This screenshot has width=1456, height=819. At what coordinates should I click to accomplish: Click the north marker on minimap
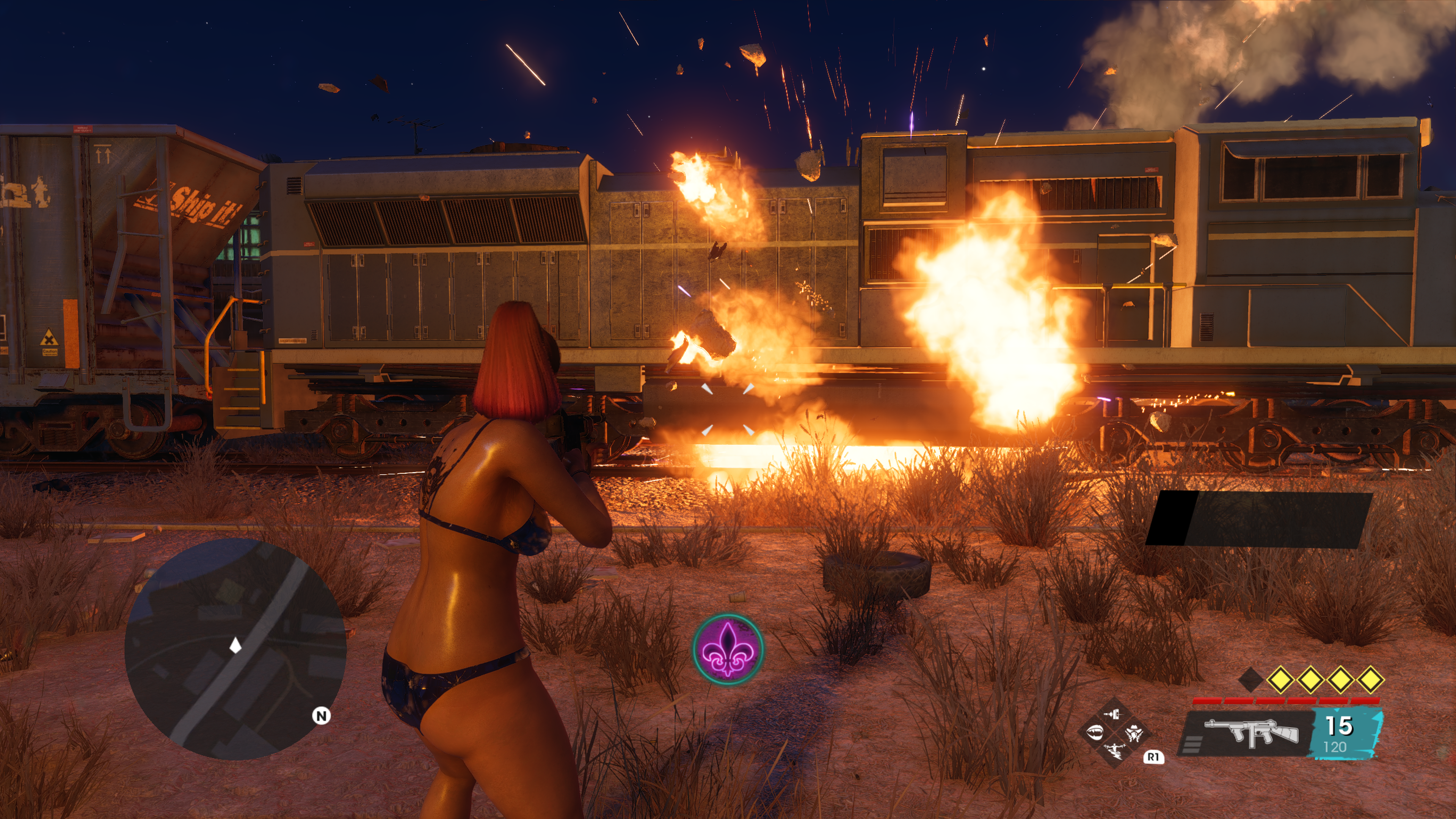(321, 716)
